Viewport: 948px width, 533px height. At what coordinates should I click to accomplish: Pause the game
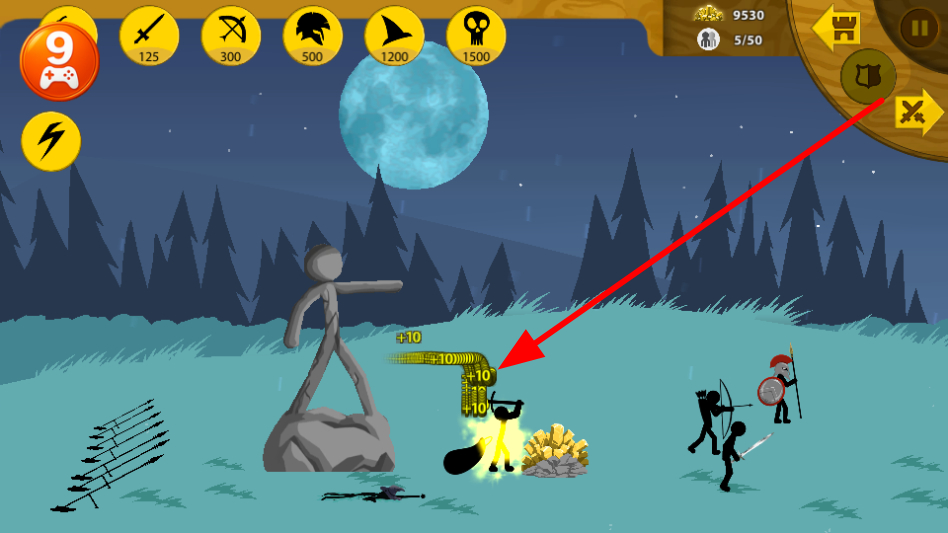click(x=918, y=27)
